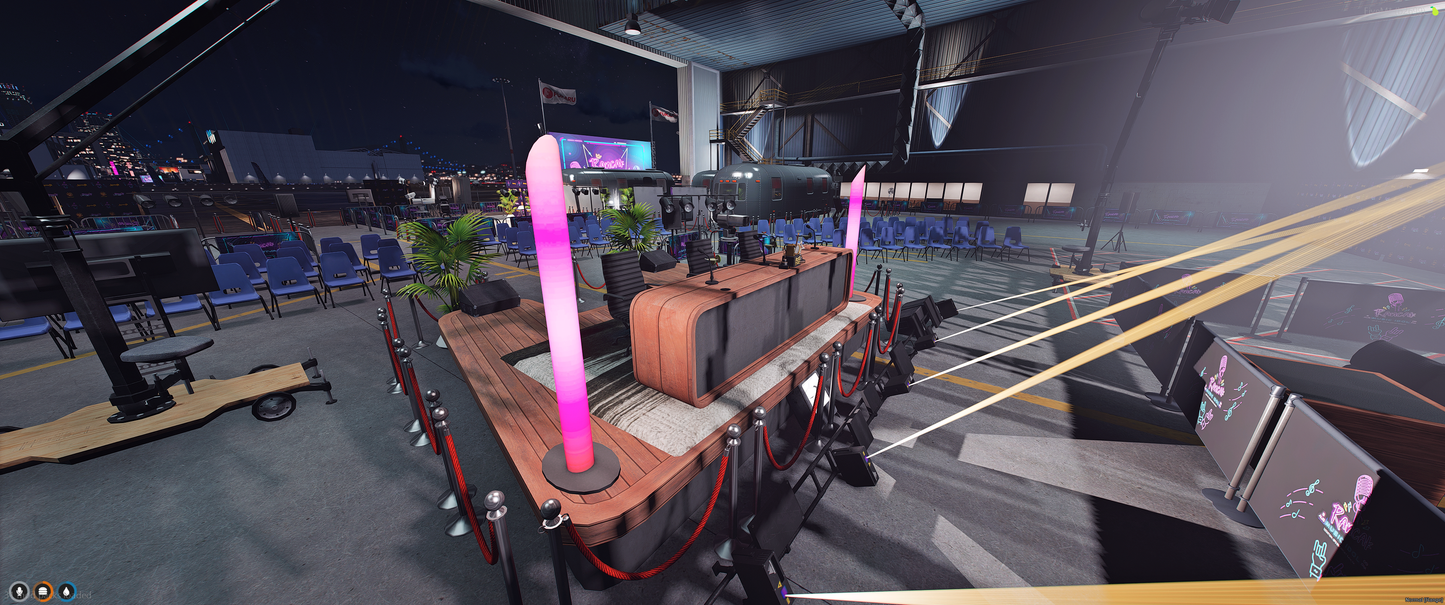Click the microphone voice status icon
Image resolution: width=1445 pixels, height=605 pixels.
point(19,592)
